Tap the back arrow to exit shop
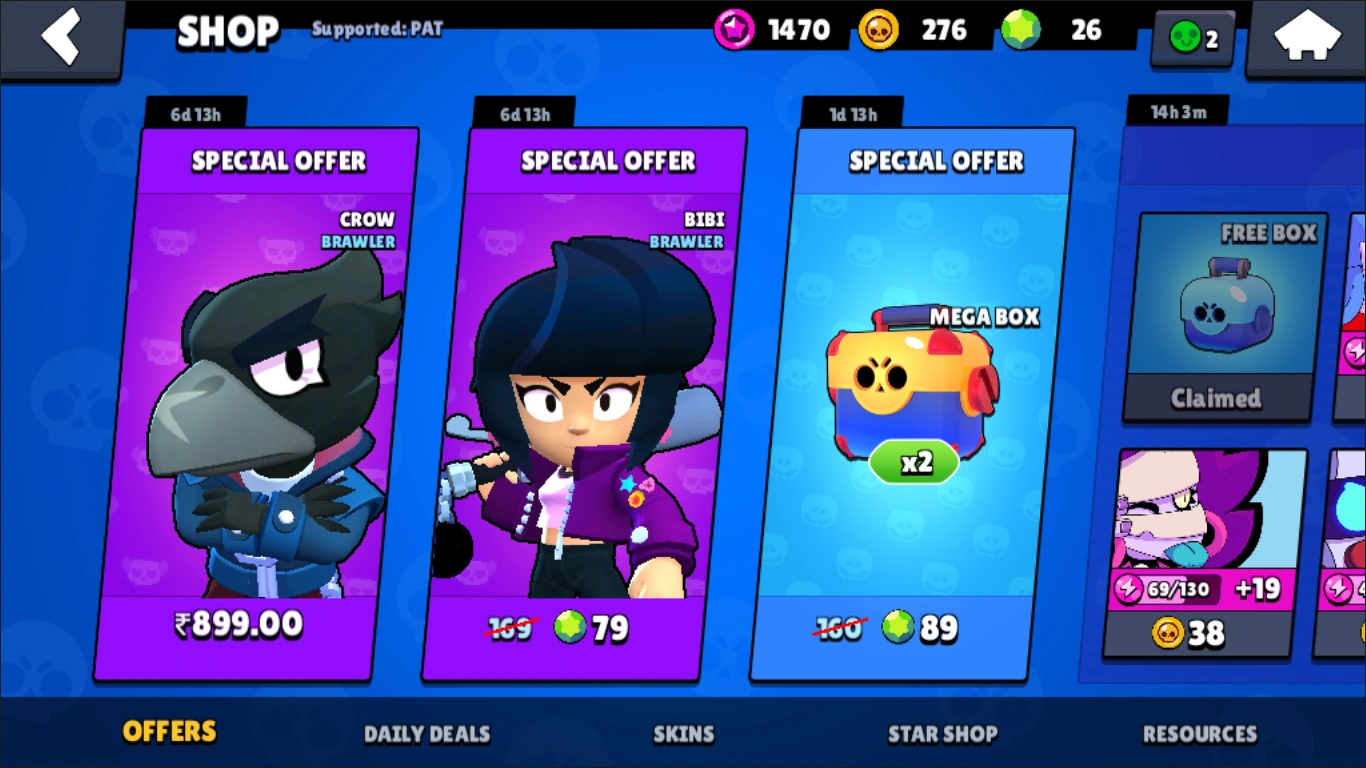Viewport: 1366px width, 768px height. pos(62,38)
